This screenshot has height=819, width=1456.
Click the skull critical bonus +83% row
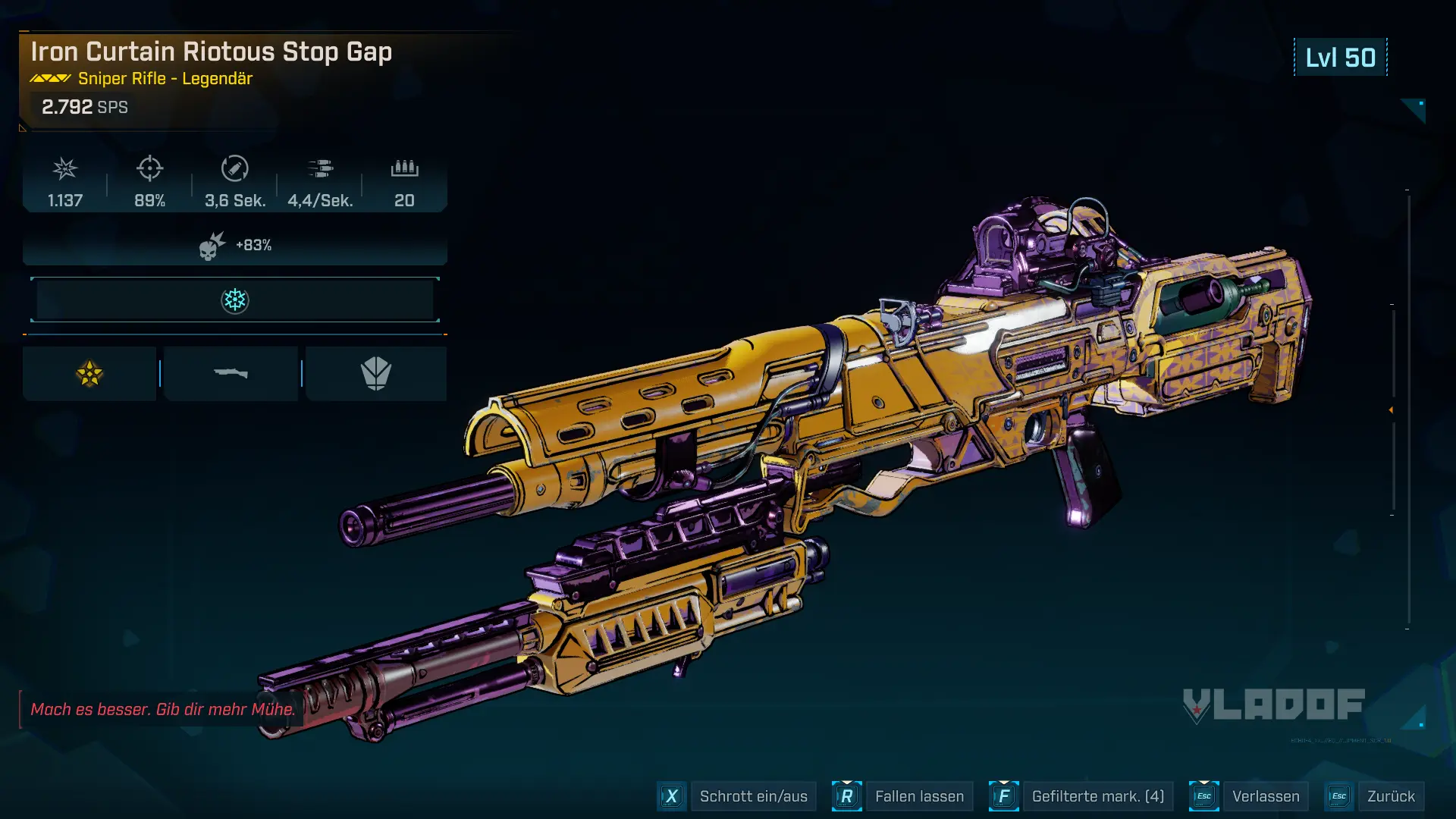click(235, 246)
